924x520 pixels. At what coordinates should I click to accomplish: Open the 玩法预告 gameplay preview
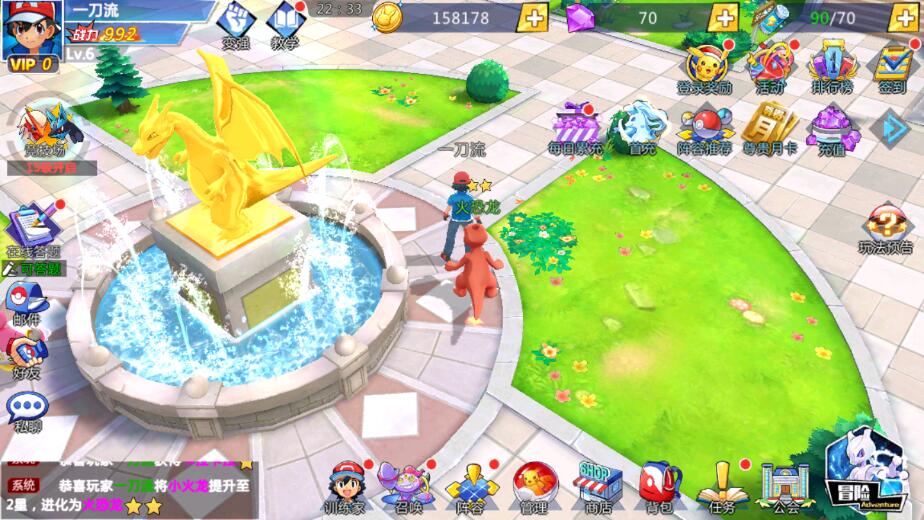tap(885, 229)
